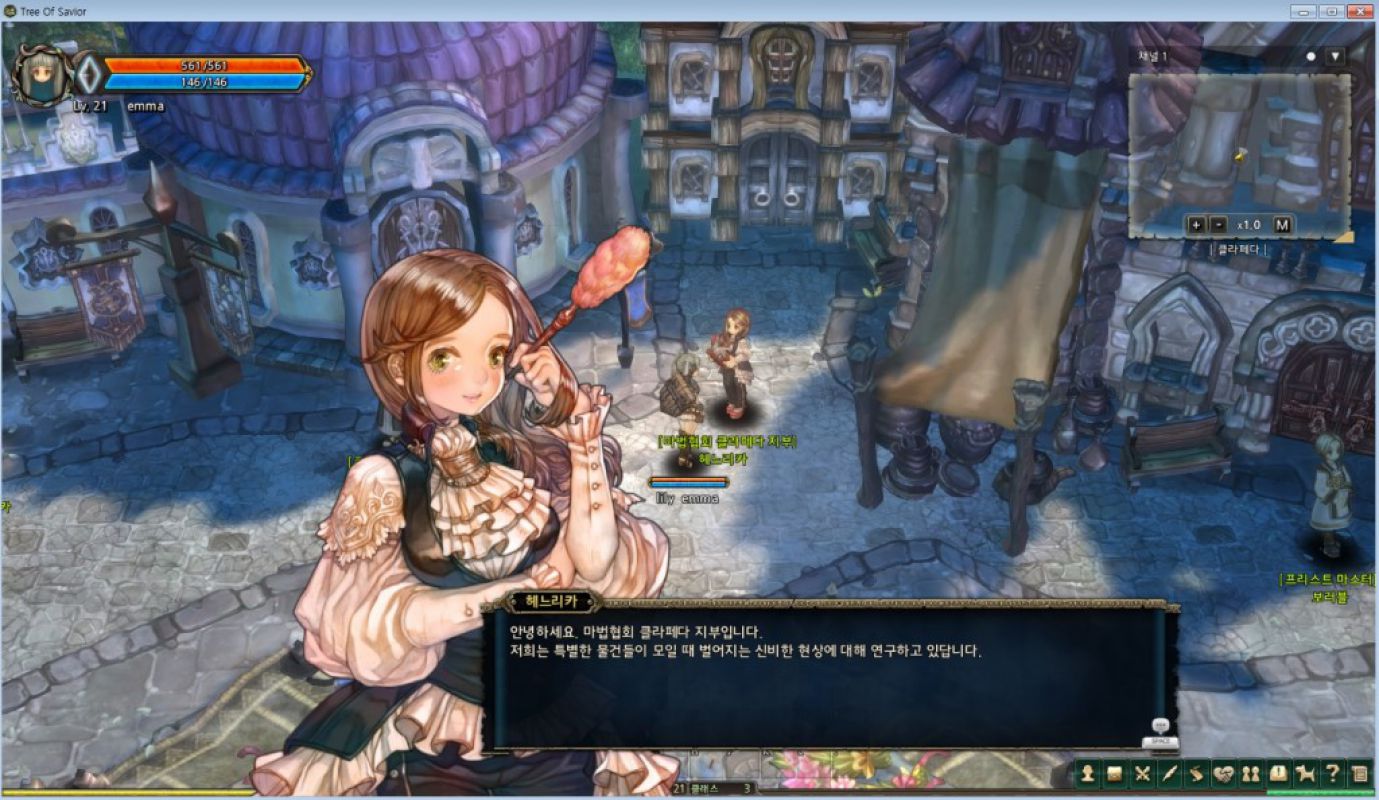Open the inventory chest icon
1379x800 pixels.
1115,773
